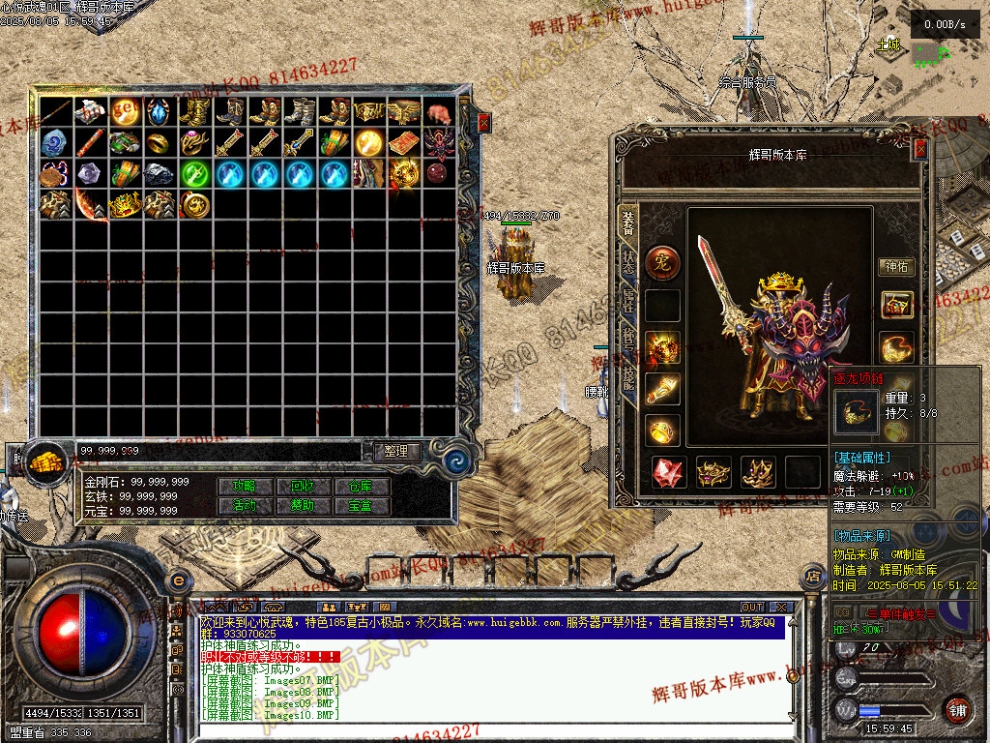
Task: Select the round 宠 pet icon
Action: click(662, 264)
